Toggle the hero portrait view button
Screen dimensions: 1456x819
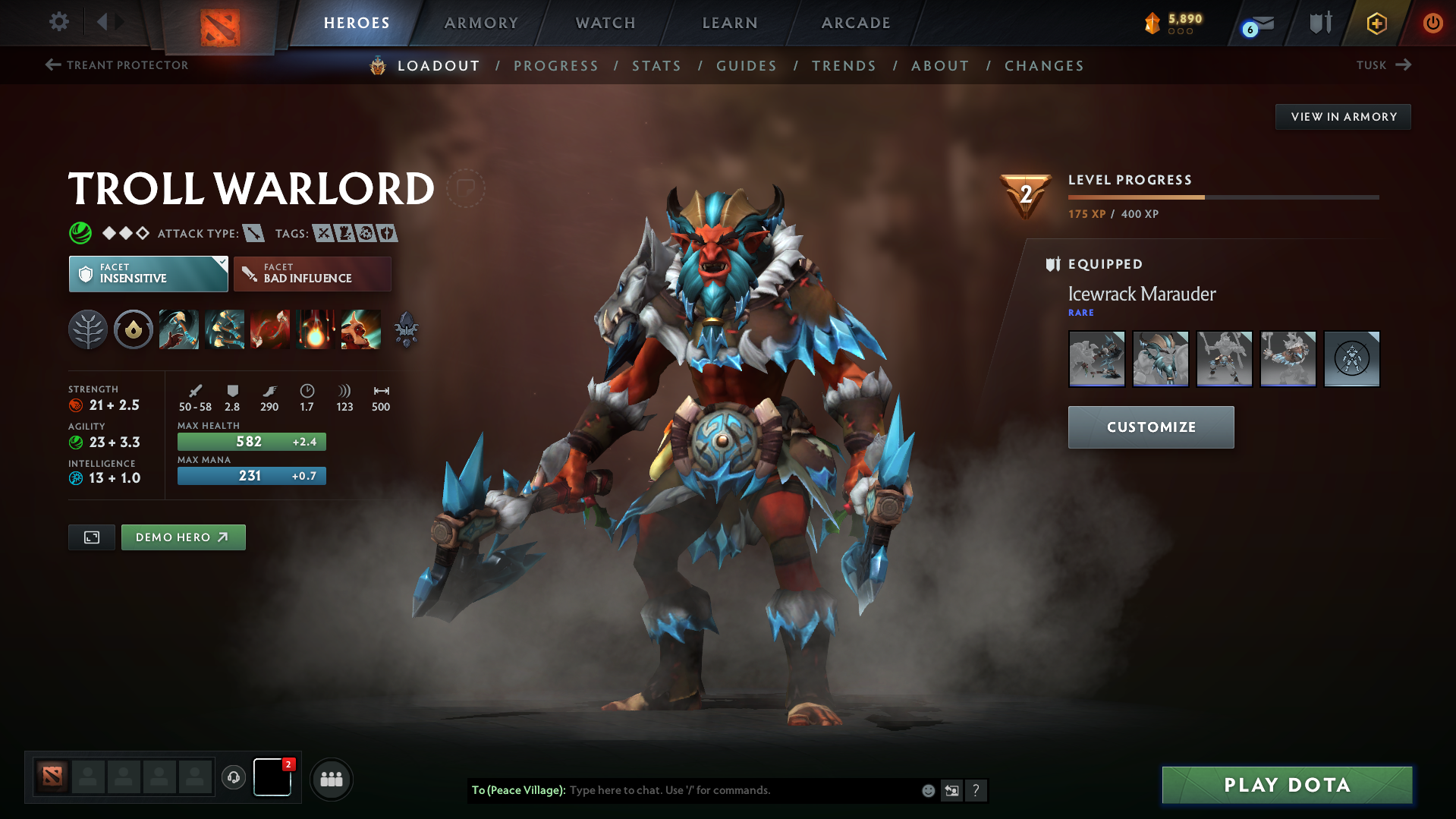coord(91,537)
